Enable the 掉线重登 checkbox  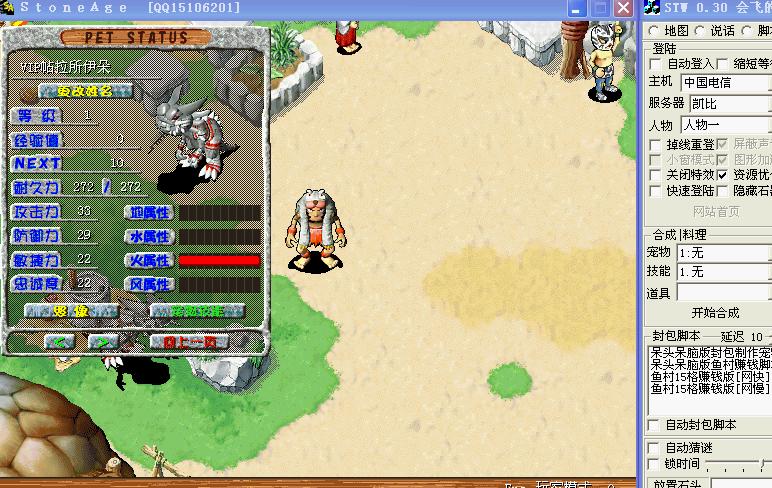pyautogui.click(x=657, y=145)
